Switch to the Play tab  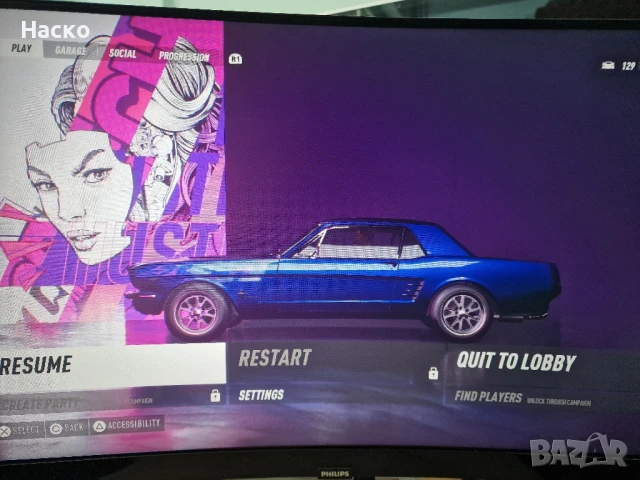[x=21, y=48]
